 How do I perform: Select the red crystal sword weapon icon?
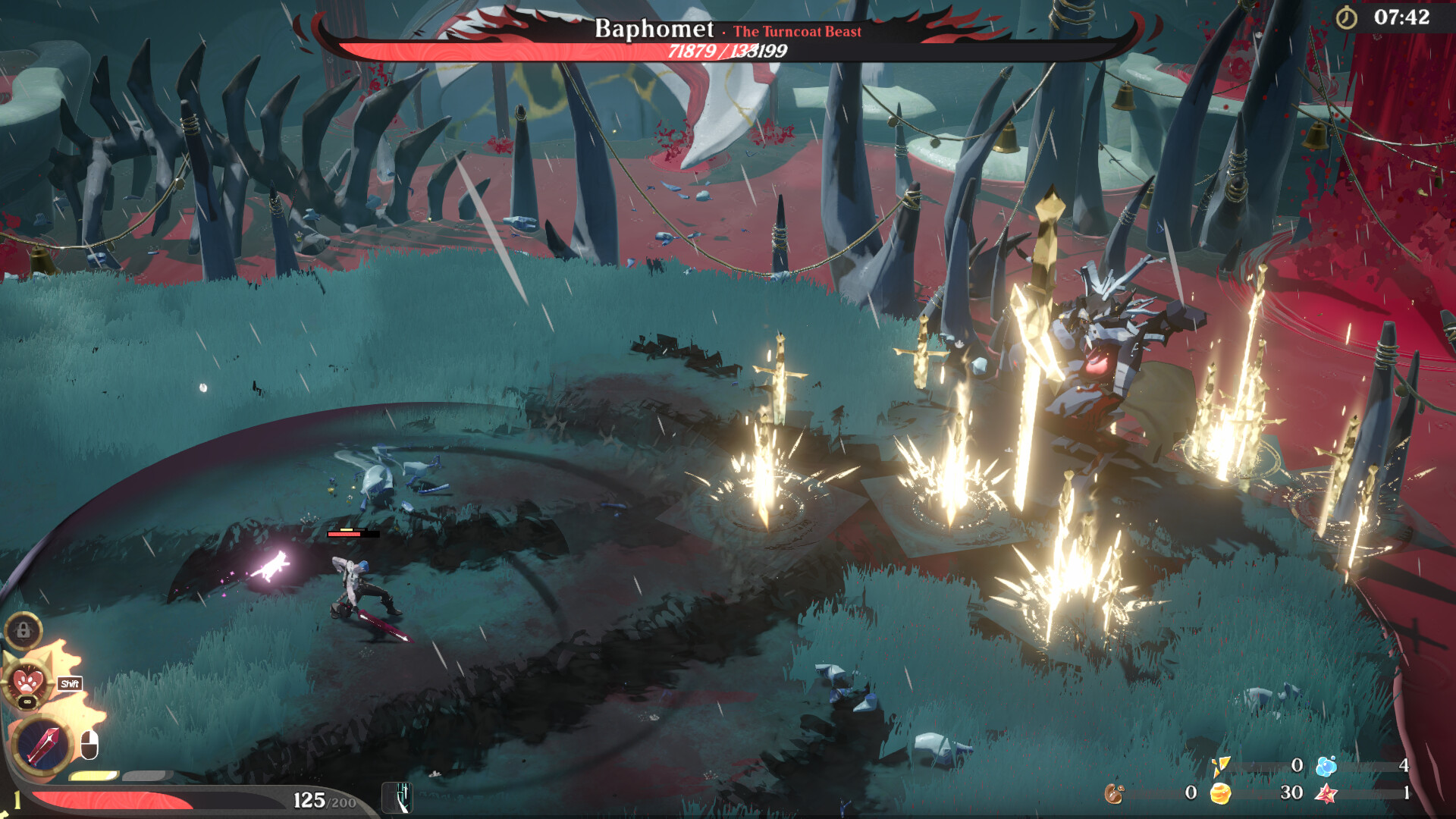pos(42,745)
